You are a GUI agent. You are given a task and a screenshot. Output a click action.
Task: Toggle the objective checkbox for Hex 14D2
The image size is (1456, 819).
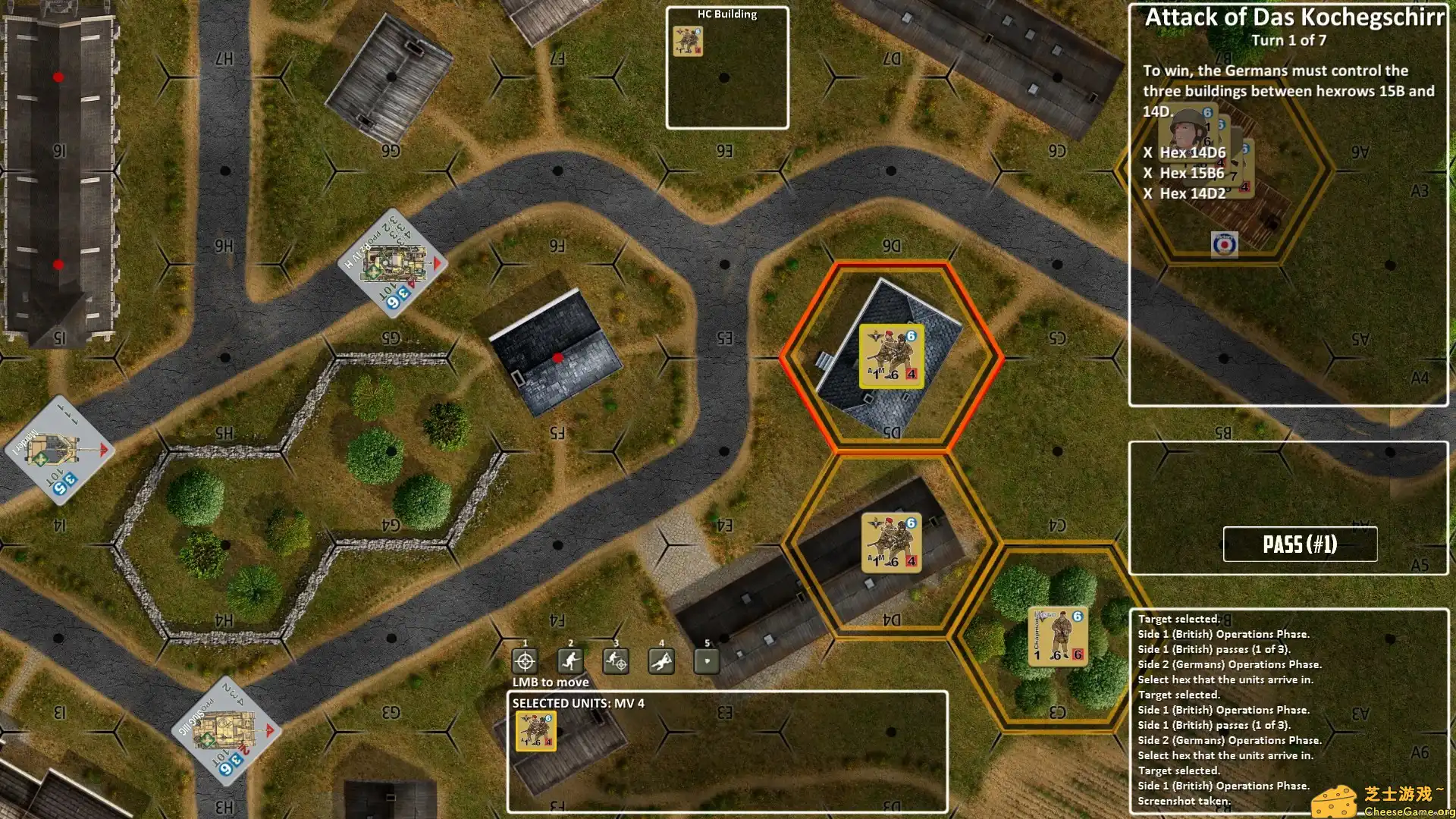click(1147, 193)
